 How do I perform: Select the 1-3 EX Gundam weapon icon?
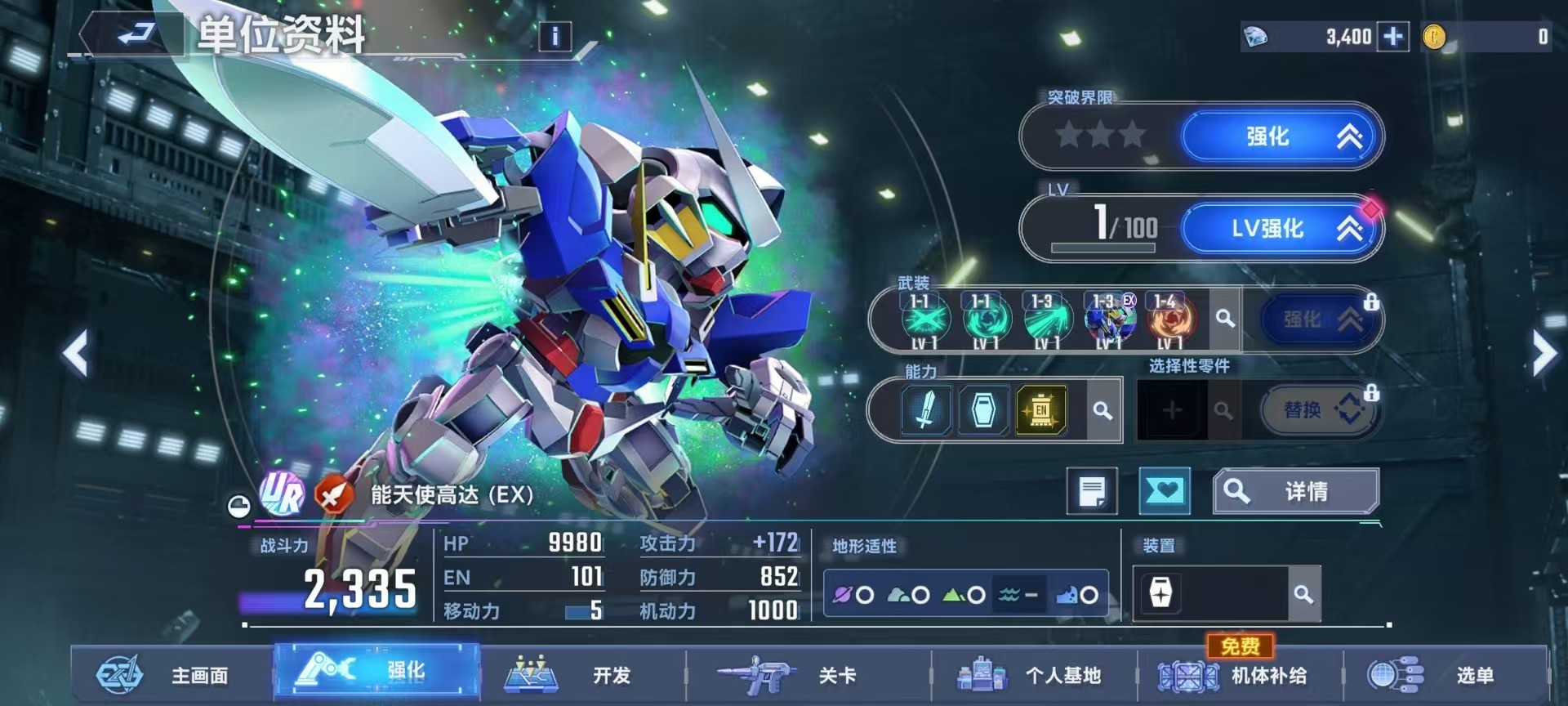click(1107, 319)
